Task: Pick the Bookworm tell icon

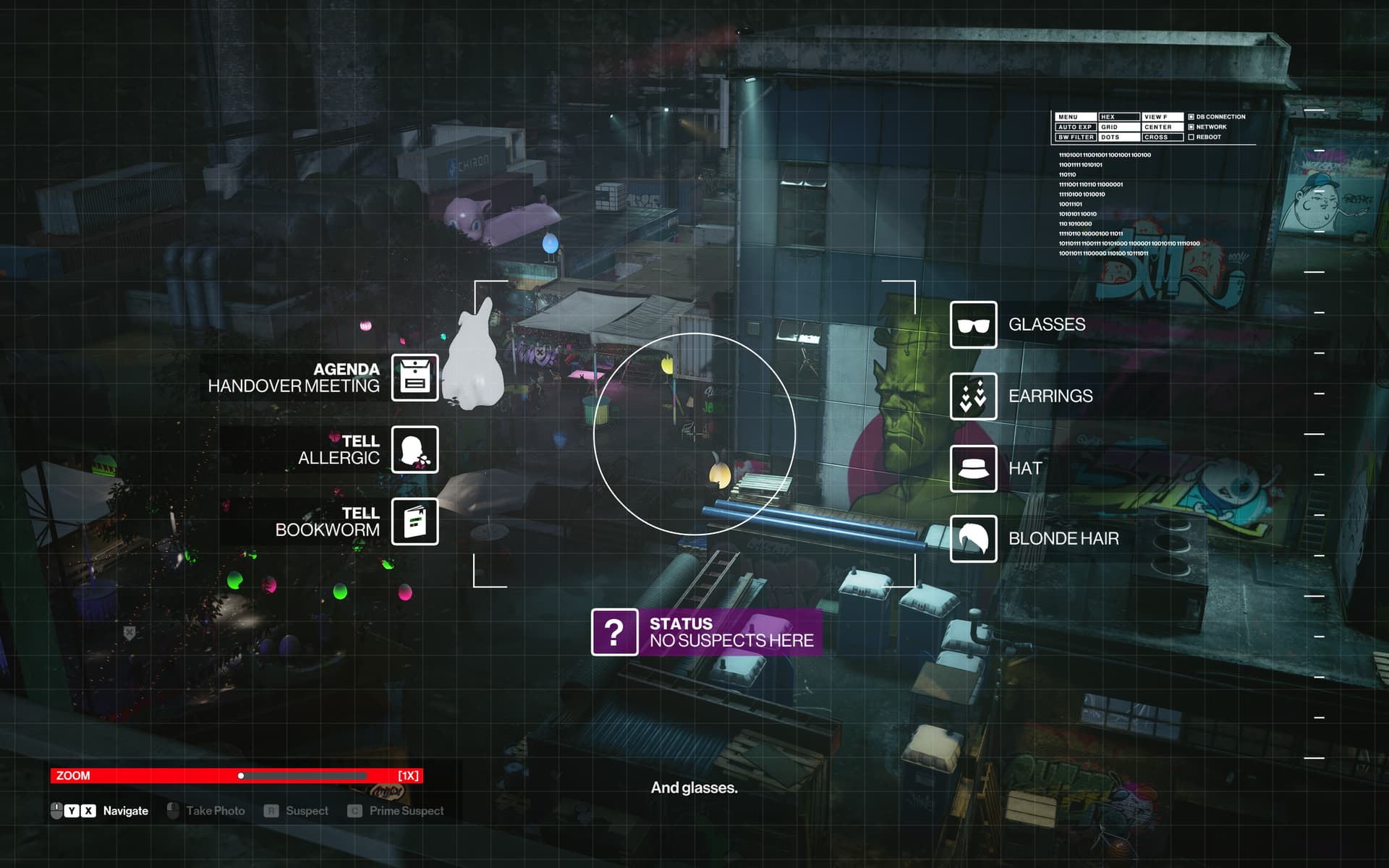Action: click(x=415, y=522)
